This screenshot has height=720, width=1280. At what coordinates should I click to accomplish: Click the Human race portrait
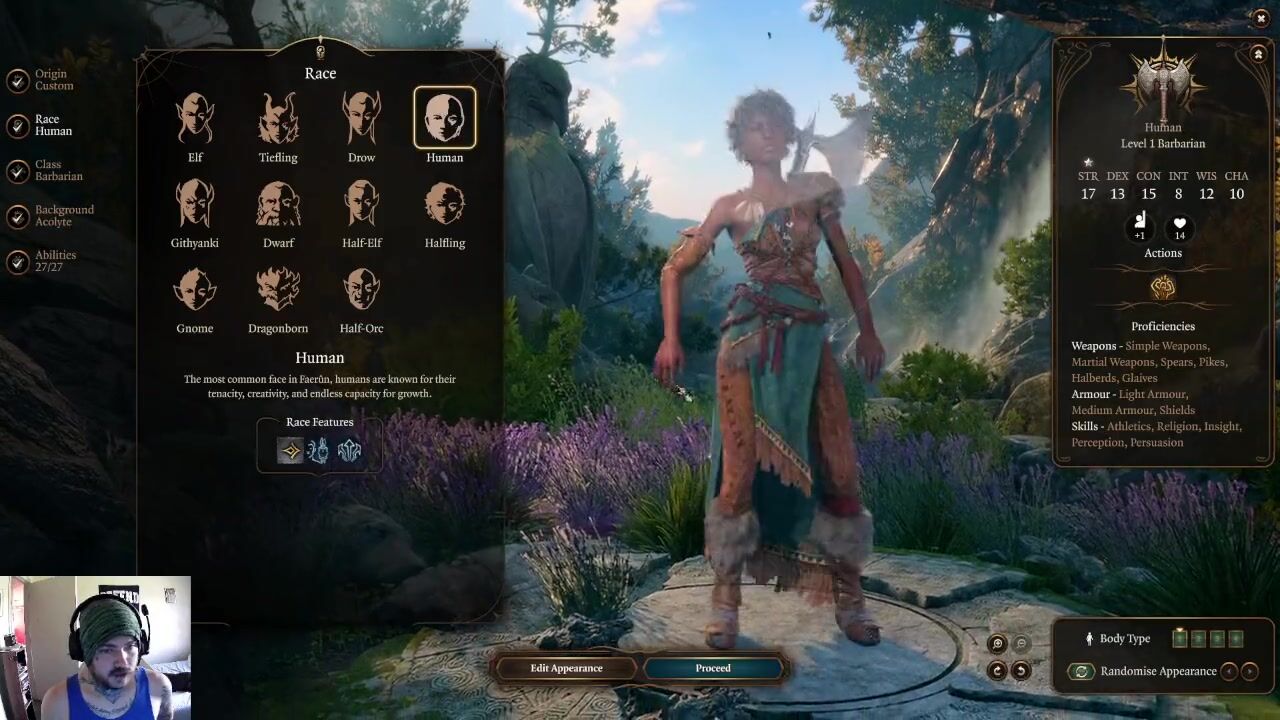444,119
